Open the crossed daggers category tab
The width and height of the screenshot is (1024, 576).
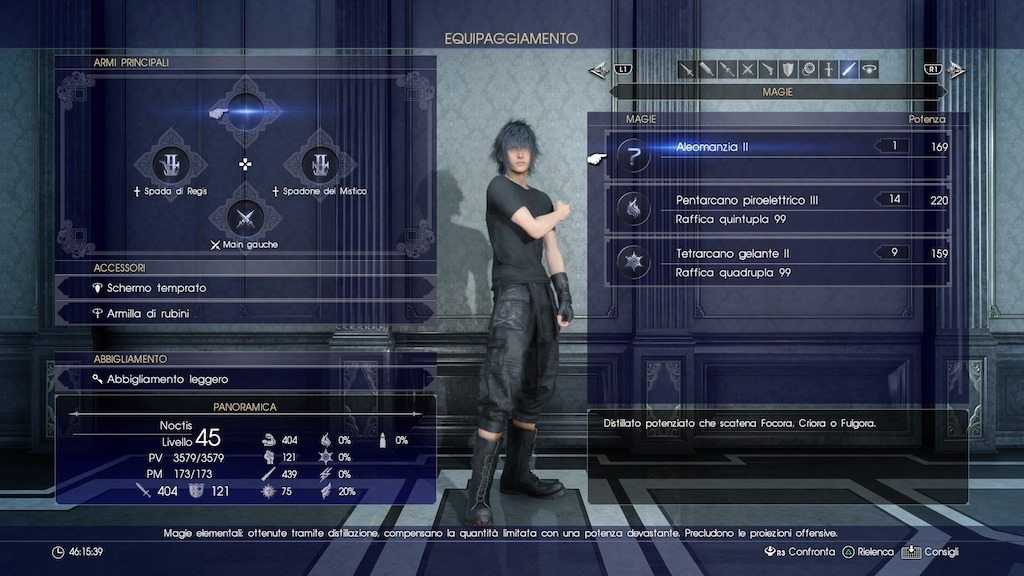pyautogui.click(x=747, y=69)
